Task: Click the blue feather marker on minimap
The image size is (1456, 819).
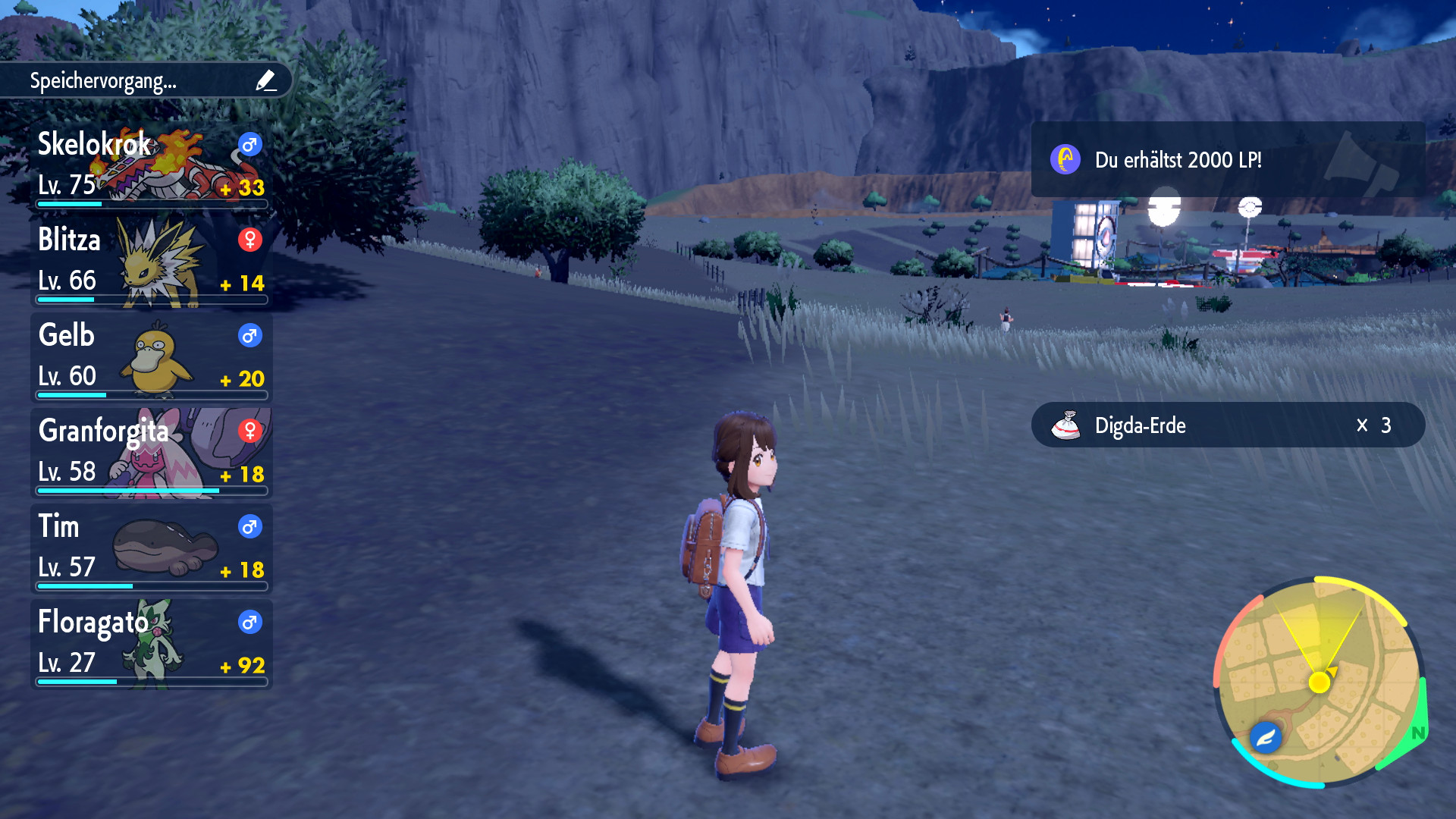Action: [x=1266, y=736]
